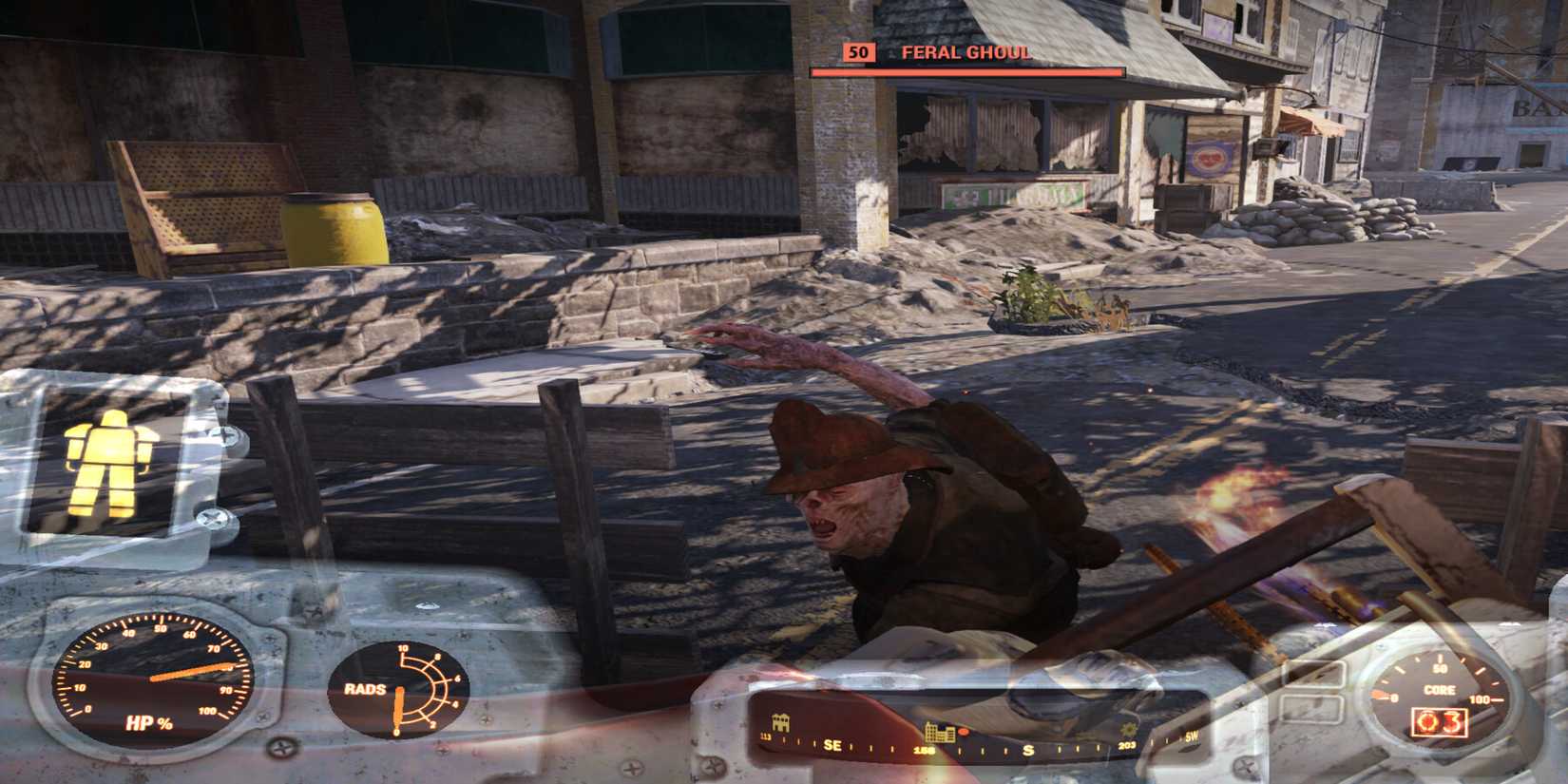Click the gear-shaped marker near heading 203
The height and width of the screenshot is (784, 1568).
(x=1128, y=731)
